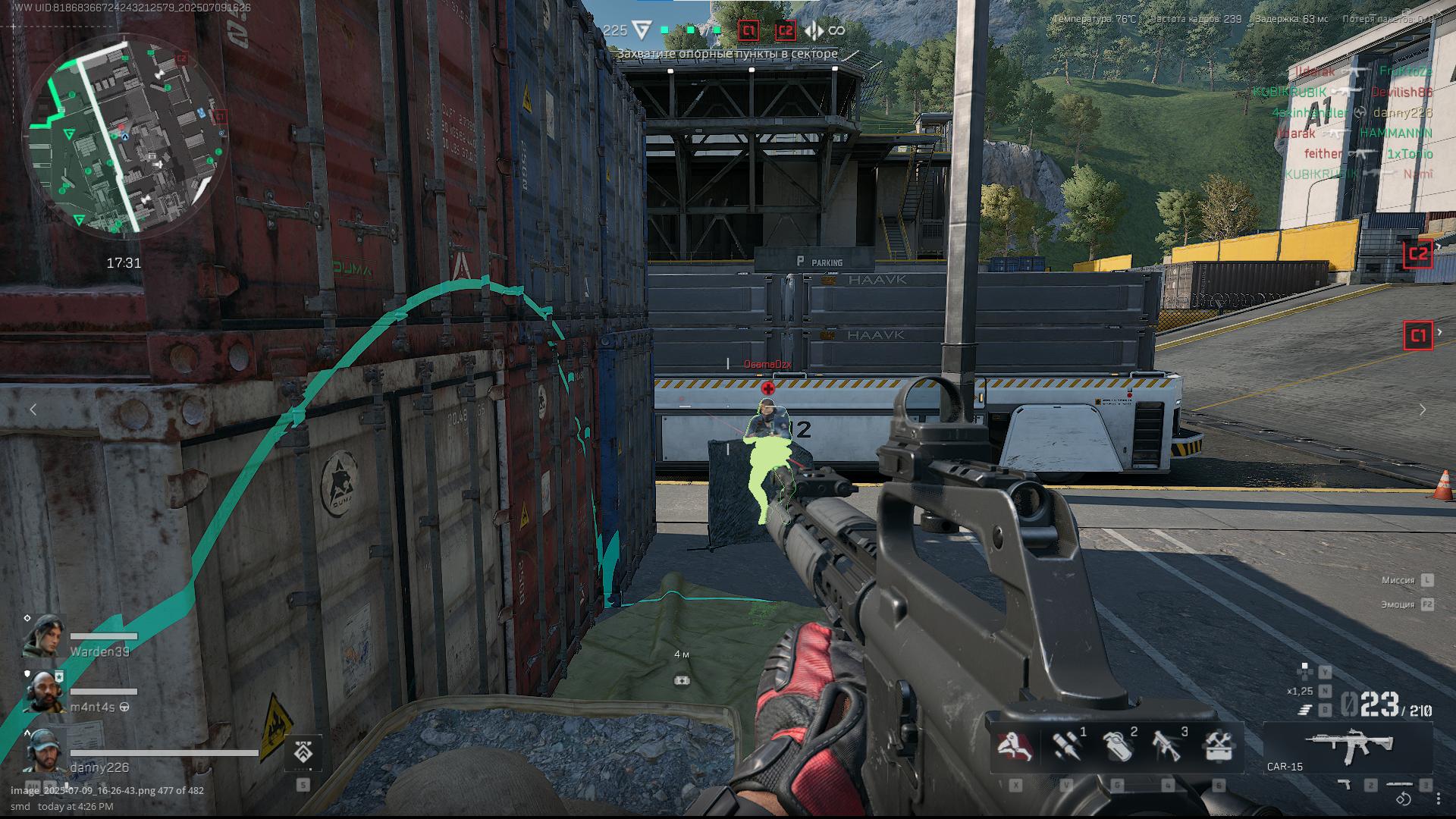The width and height of the screenshot is (1456, 819).
Task: Select the C1 marker in the top objective tracker
Action: (748, 30)
